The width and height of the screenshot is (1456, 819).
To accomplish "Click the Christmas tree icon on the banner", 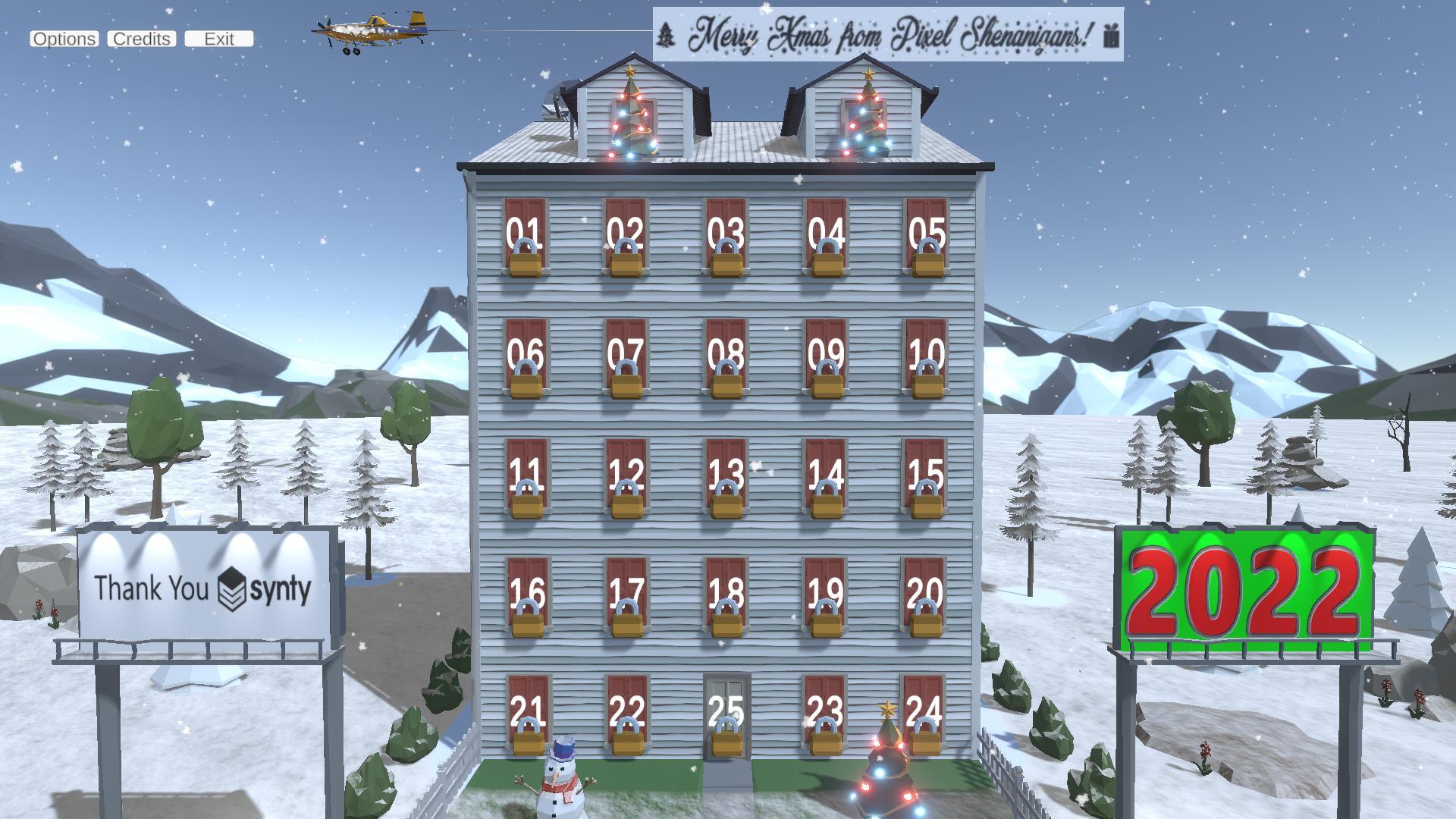I will point(665,33).
